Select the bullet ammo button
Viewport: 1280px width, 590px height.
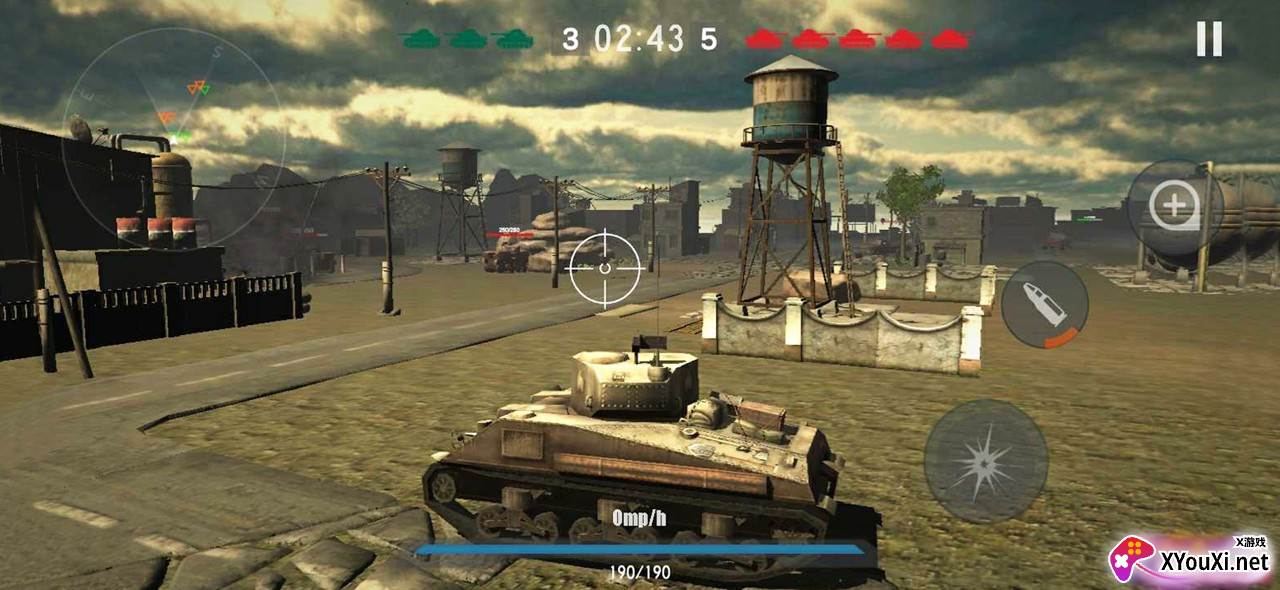point(1044,305)
